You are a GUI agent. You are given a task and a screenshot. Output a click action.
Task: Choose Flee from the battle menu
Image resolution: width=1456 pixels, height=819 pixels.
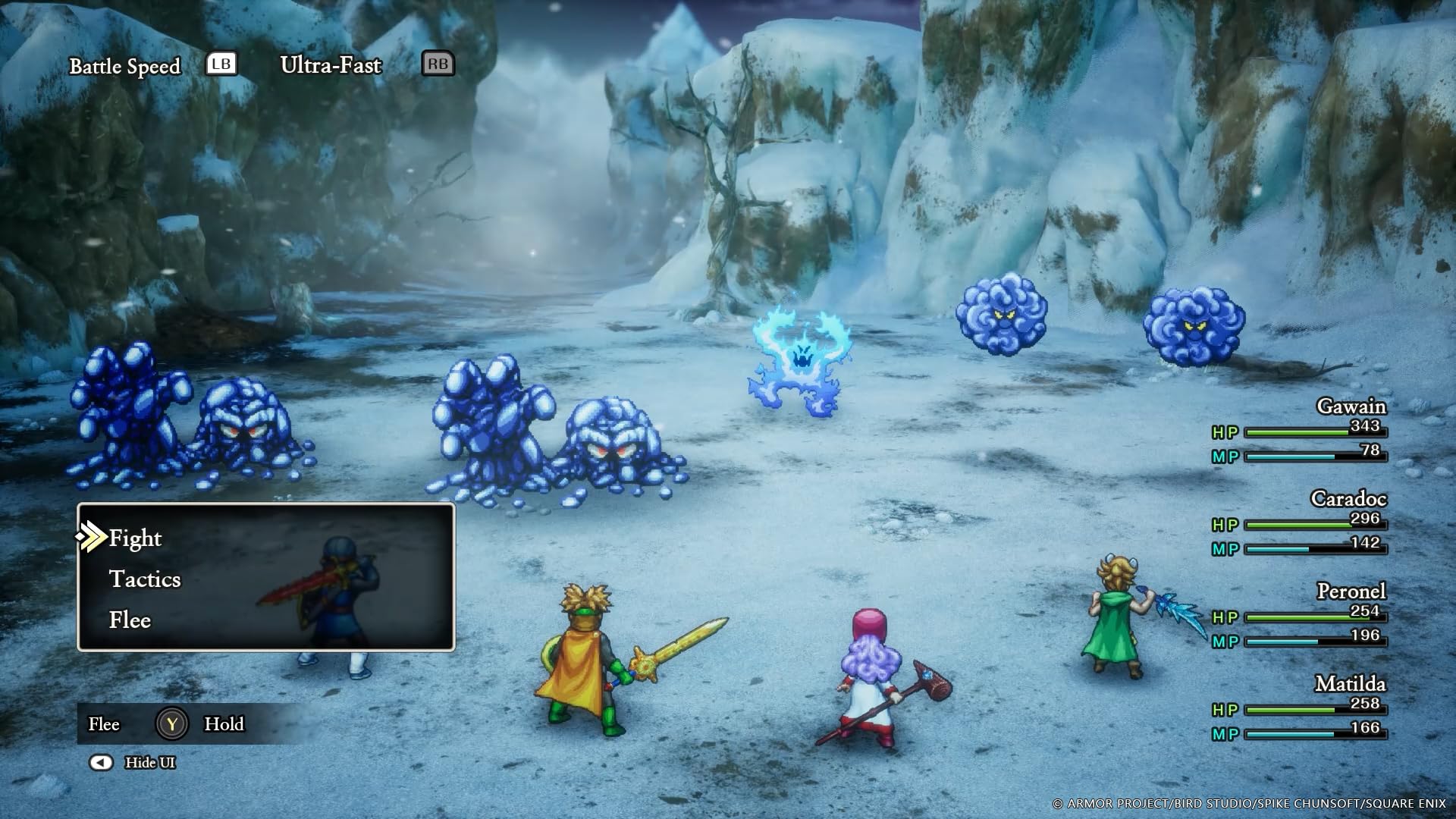[x=130, y=620]
